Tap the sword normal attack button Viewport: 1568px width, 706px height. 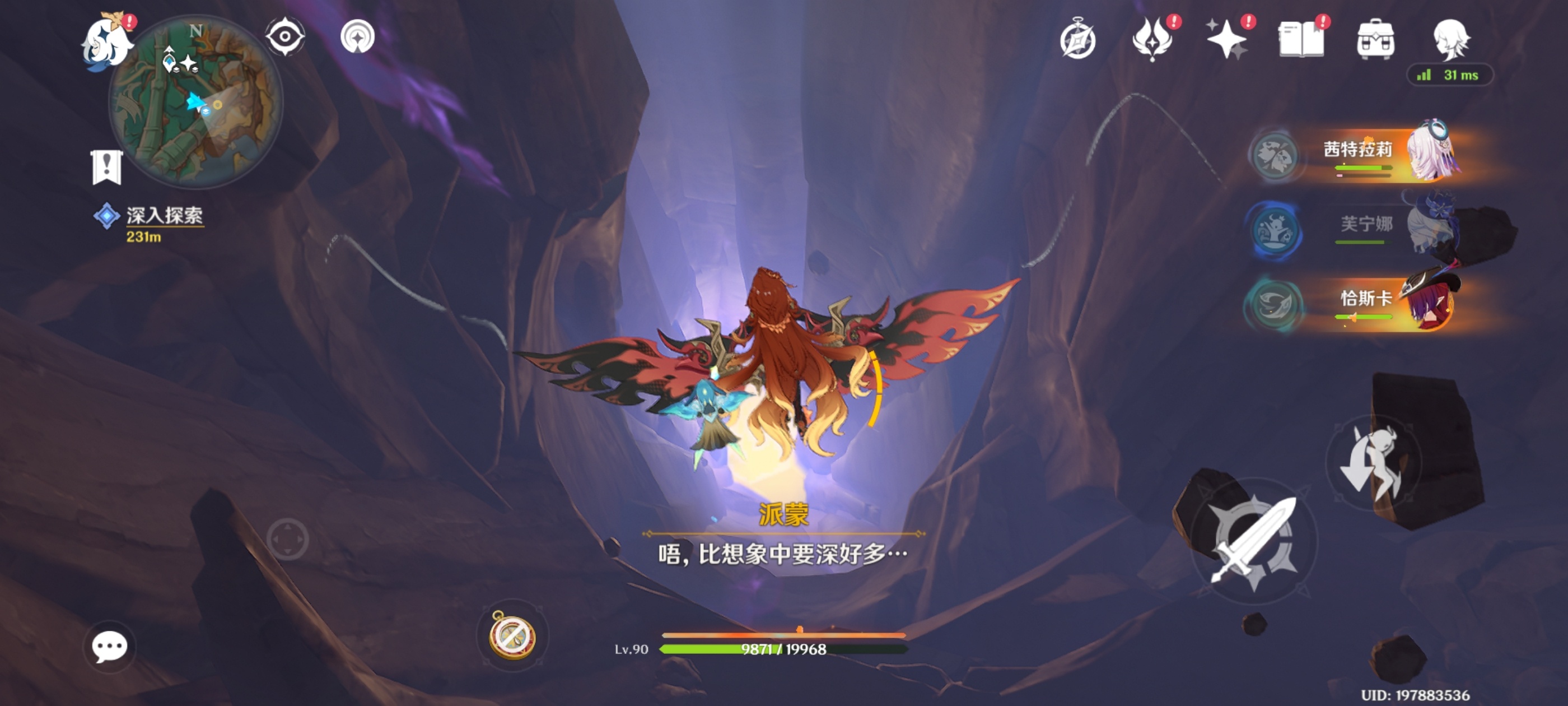pos(1253,541)
